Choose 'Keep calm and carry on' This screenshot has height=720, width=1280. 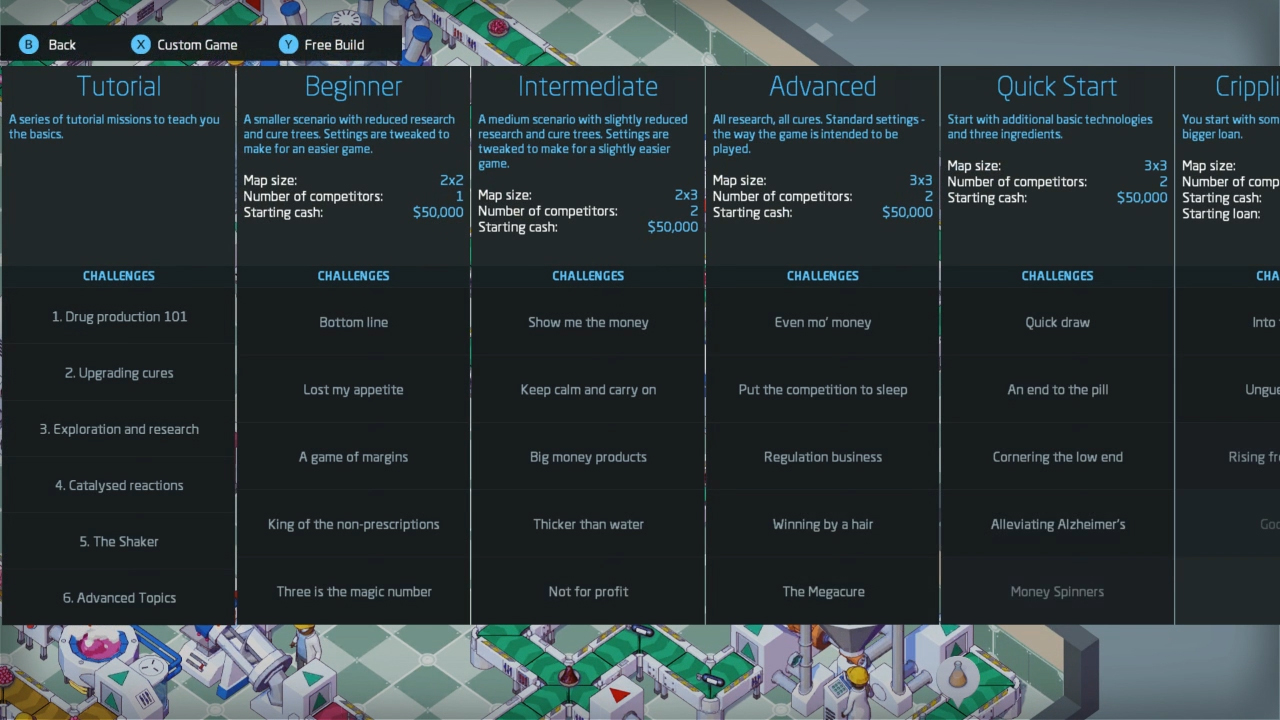pos(588,389)
